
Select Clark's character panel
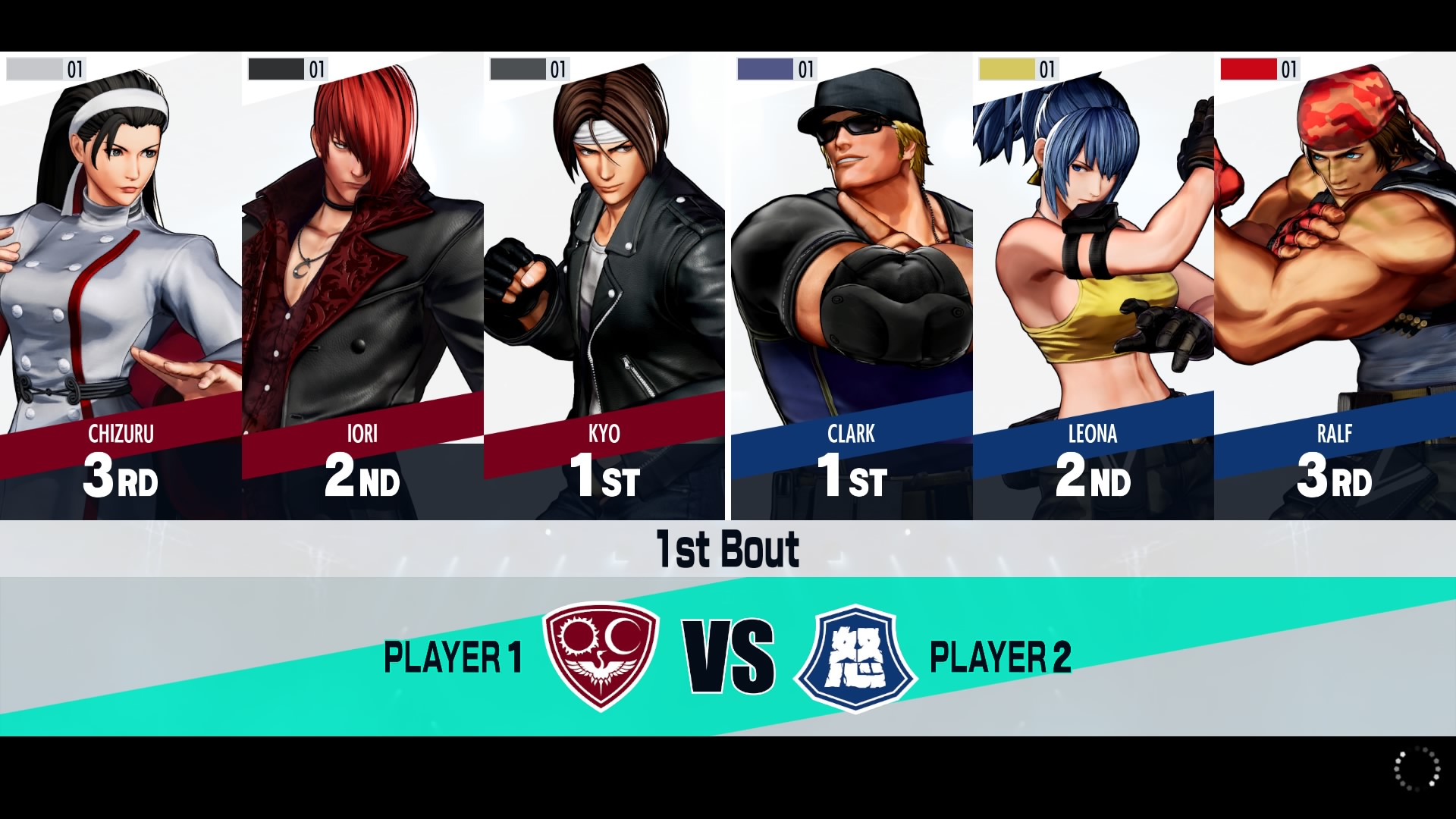point(852,288)
